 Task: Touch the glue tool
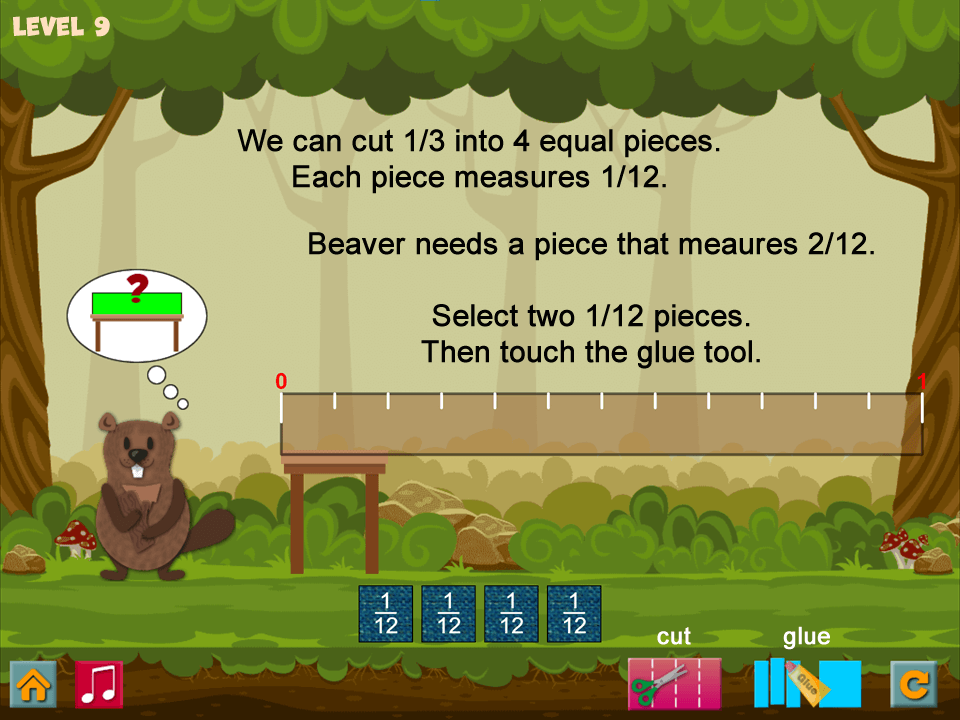(807, 683)
